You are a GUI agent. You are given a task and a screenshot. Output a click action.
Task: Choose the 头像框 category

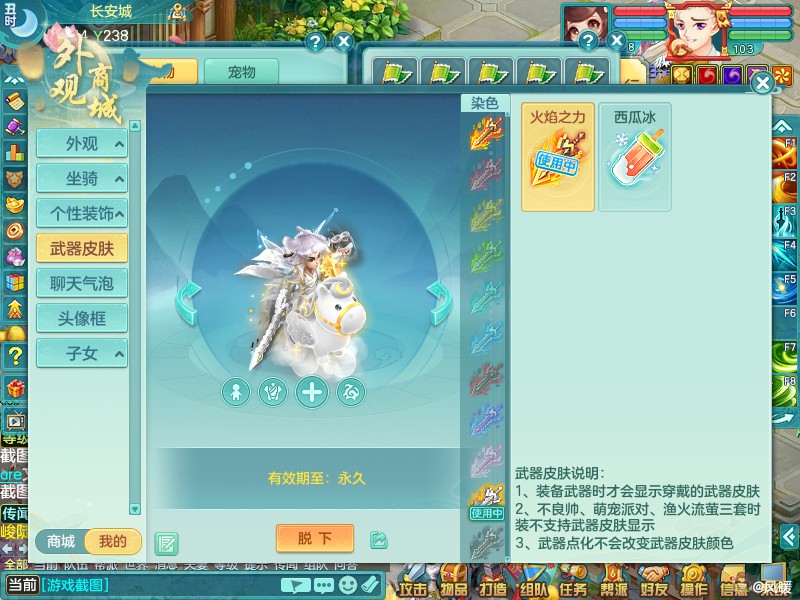click(x=81, y=319)
